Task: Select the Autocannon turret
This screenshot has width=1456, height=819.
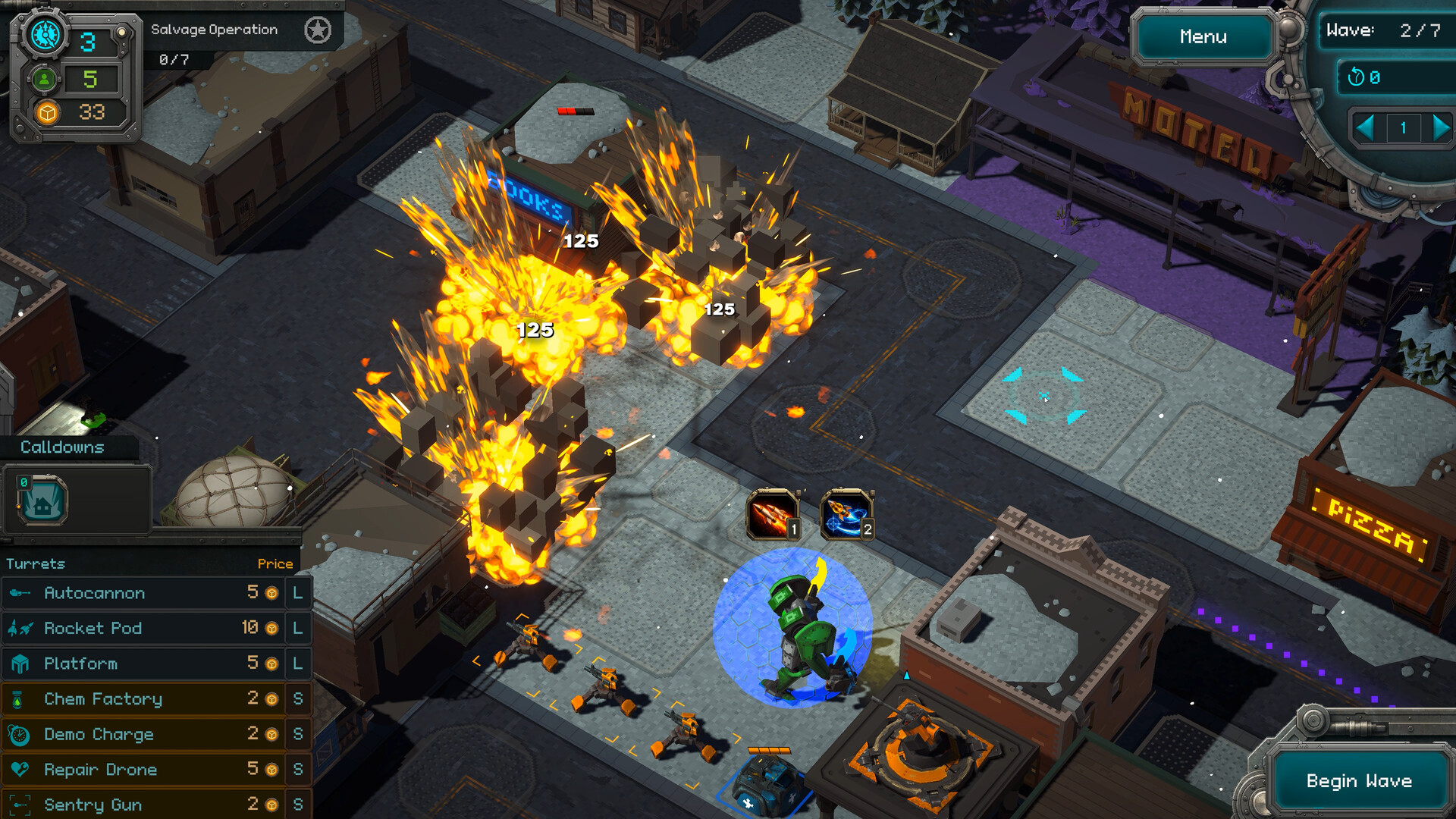Action: pos(144,593)
